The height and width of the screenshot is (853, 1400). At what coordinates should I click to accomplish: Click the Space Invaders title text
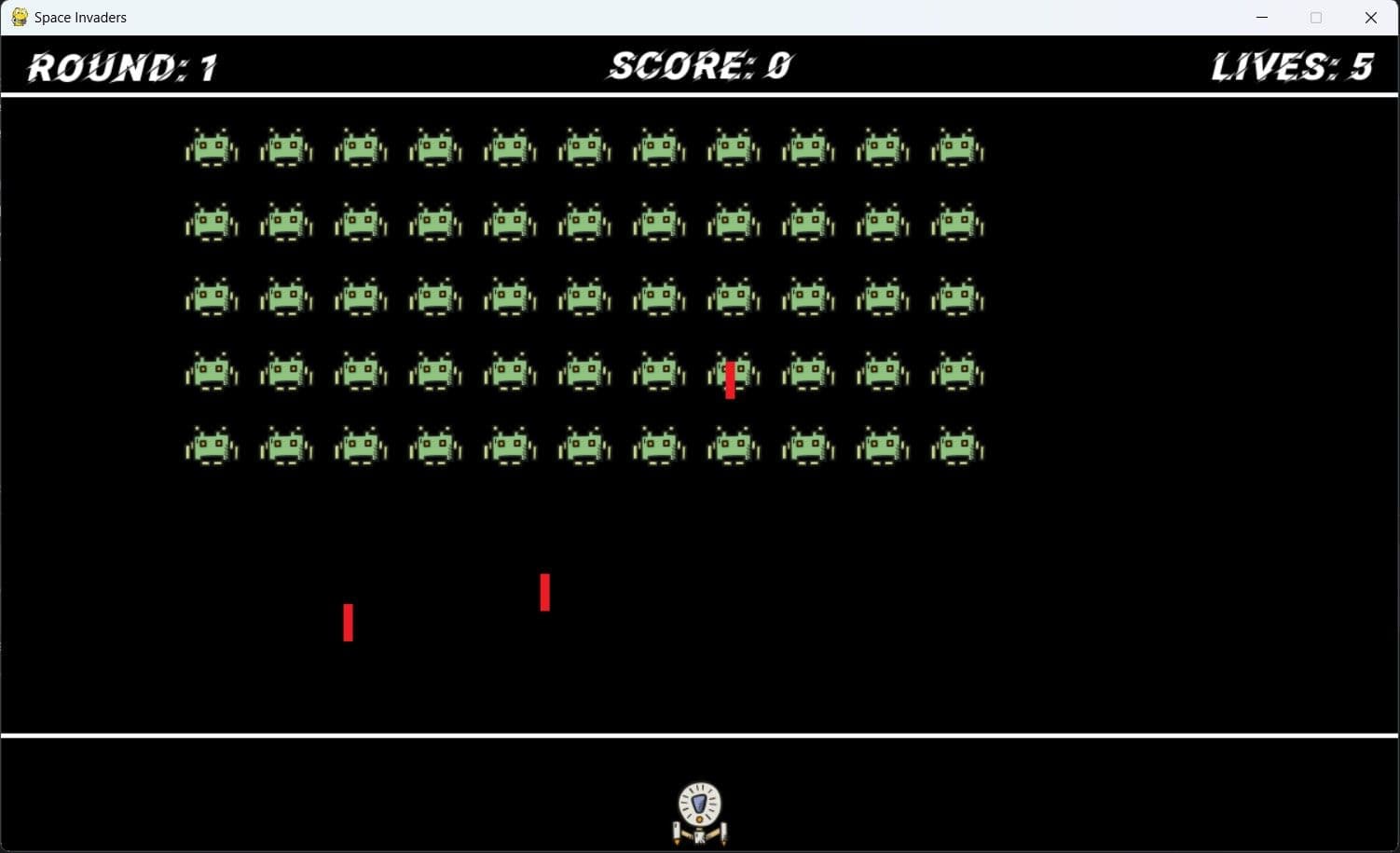(x=79, y=17)
